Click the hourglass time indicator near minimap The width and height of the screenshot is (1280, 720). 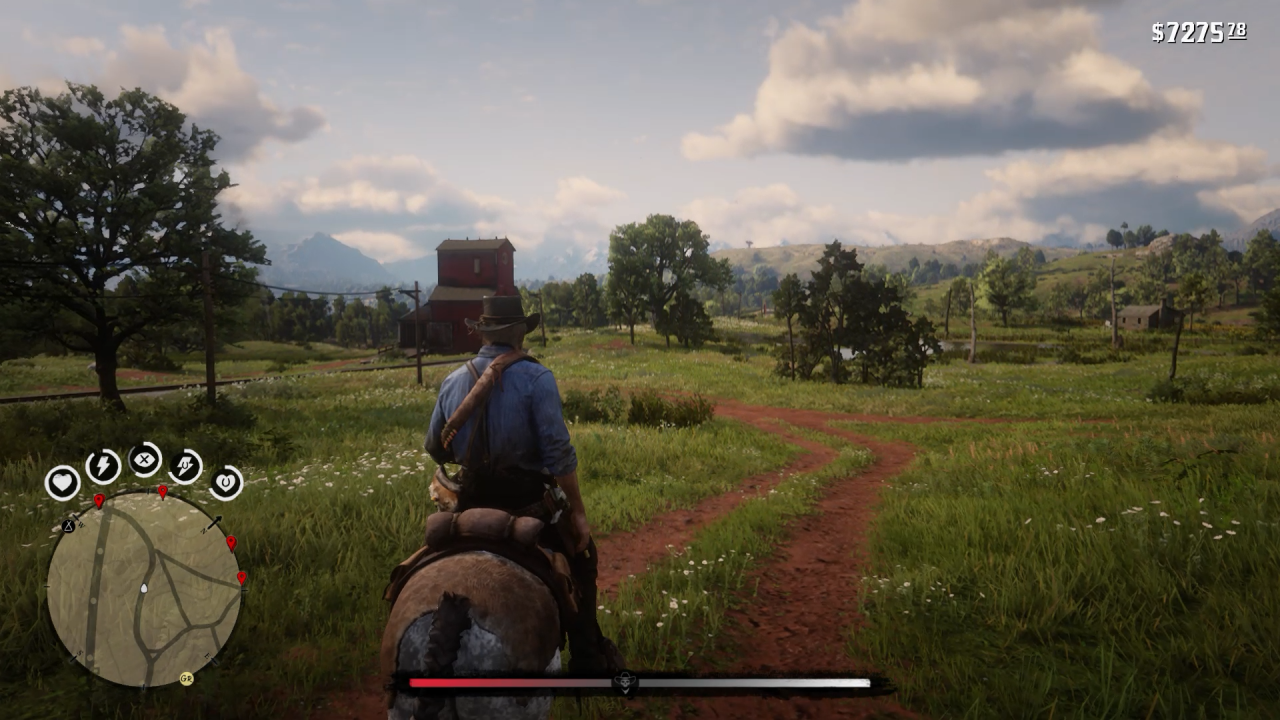(x=67, y=526)
